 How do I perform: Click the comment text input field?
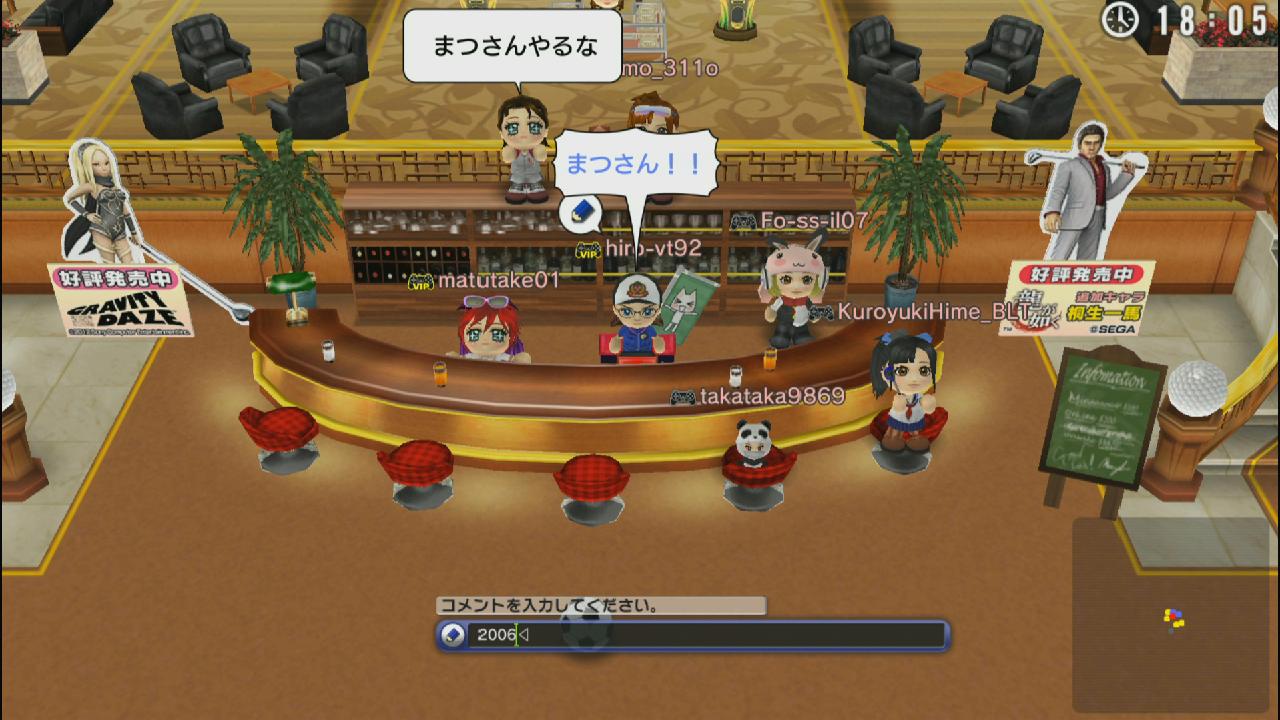(705, 635)
